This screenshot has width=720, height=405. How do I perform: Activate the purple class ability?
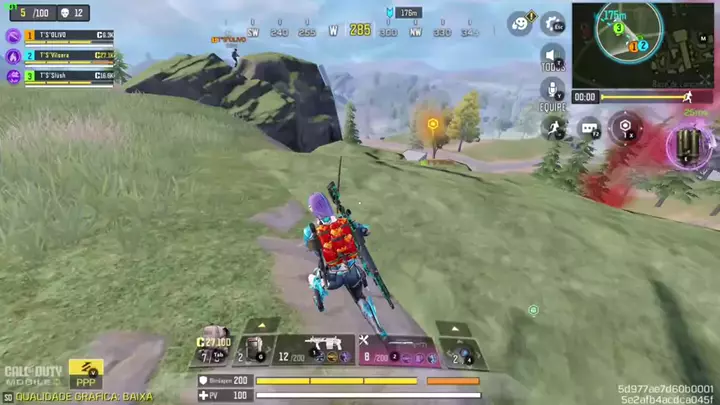click(689, 147)
